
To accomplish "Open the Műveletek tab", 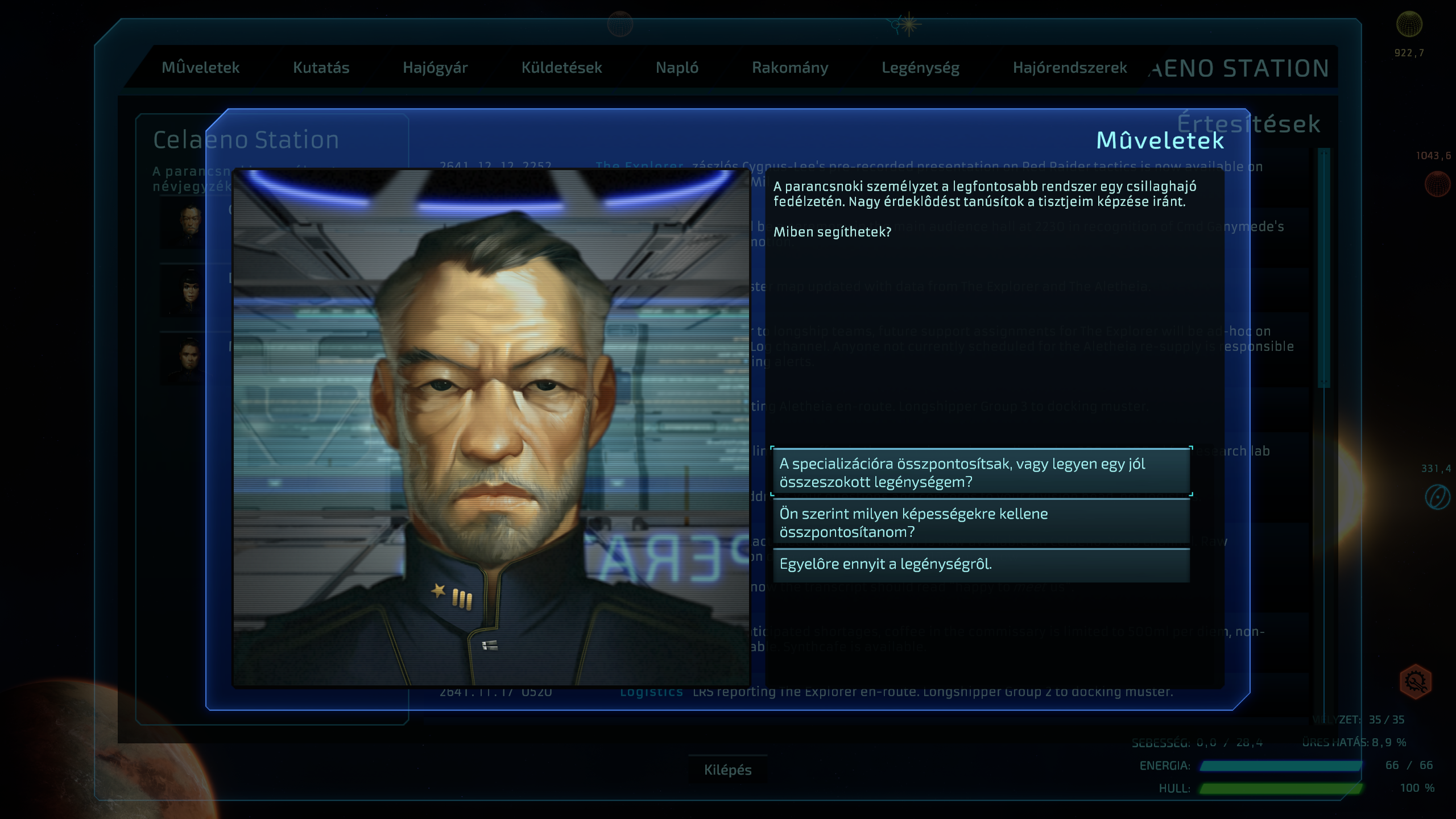I will coord(200,68).
